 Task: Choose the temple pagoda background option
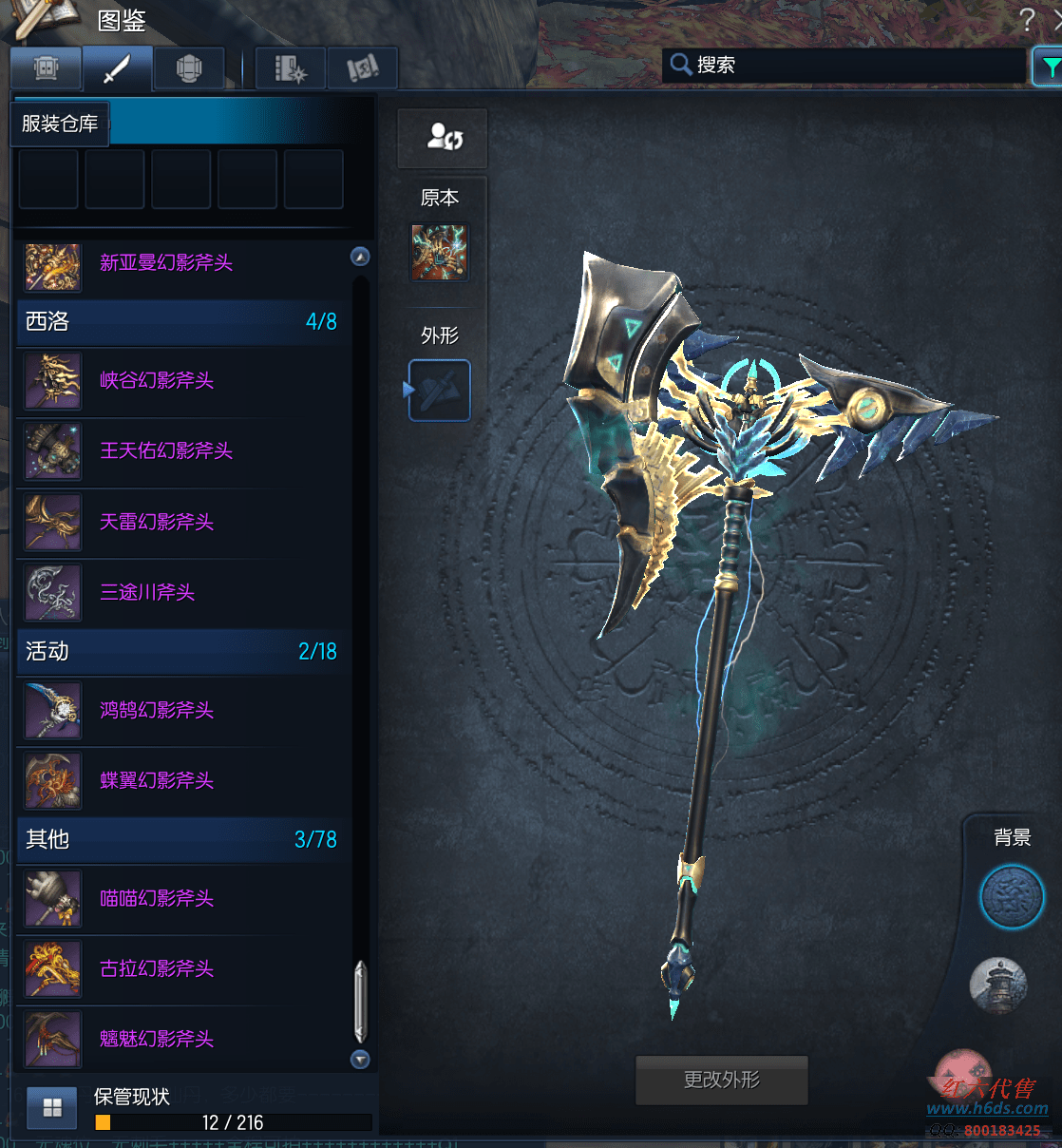(998, 984)
